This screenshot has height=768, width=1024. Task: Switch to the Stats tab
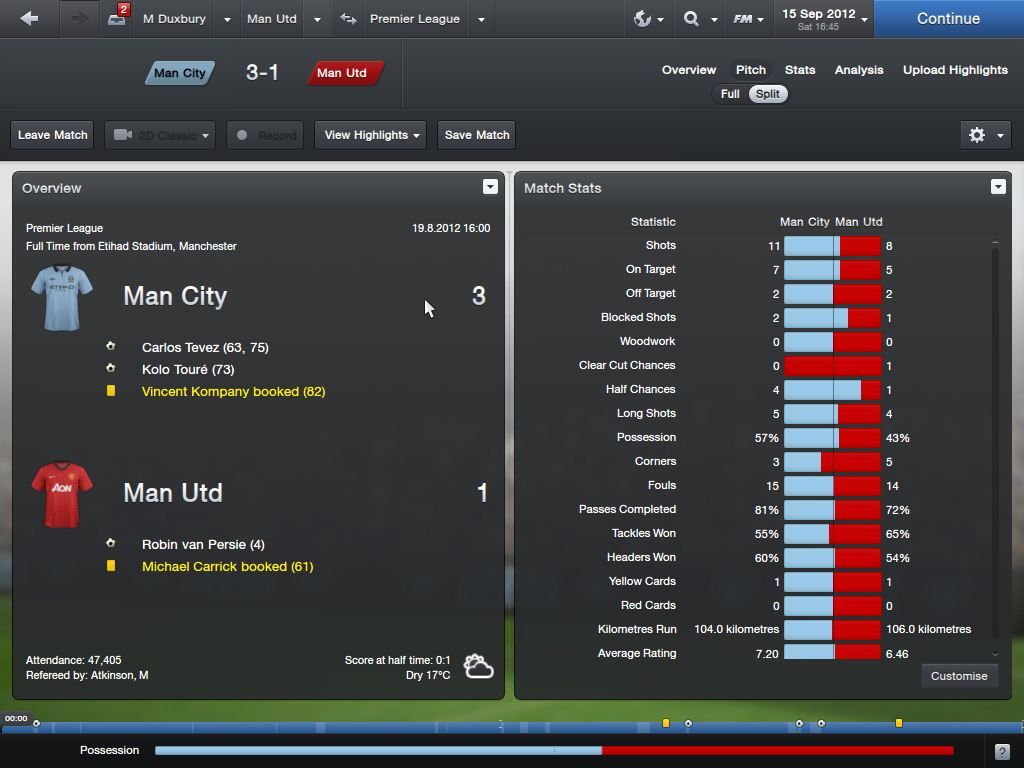800,70
